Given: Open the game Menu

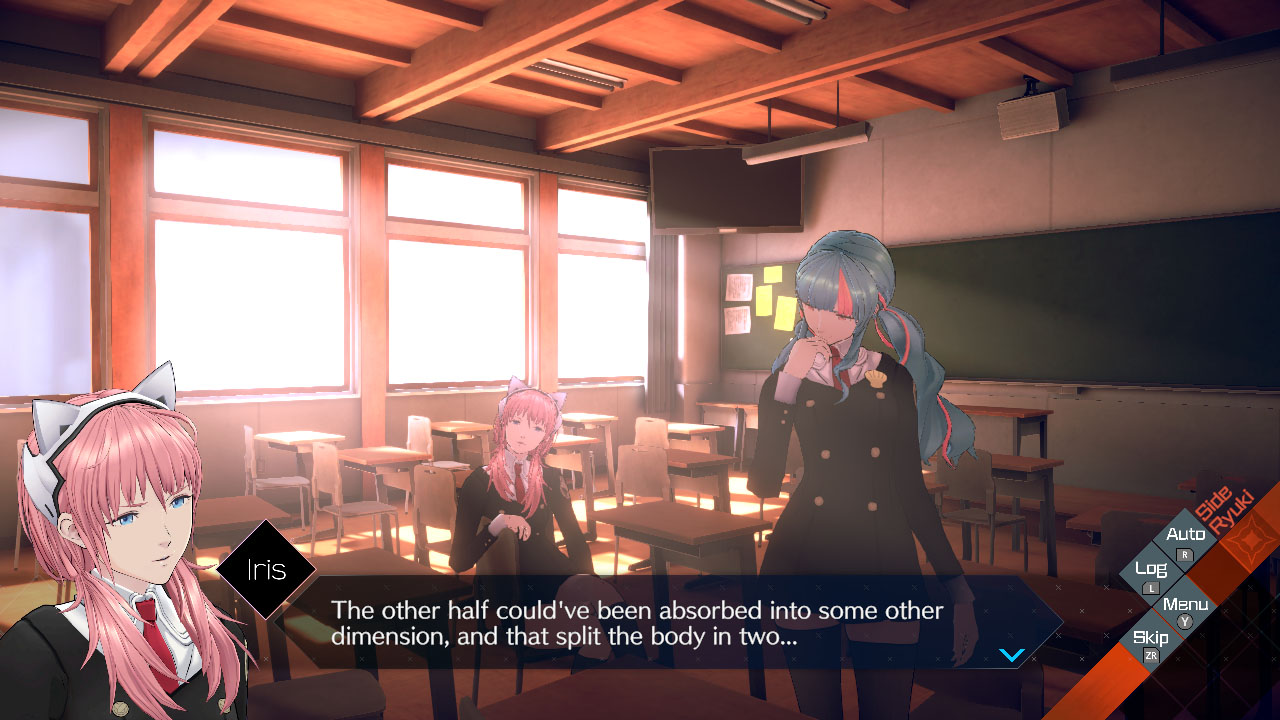Looking at the screenshot, I should tap(1186, 604).
